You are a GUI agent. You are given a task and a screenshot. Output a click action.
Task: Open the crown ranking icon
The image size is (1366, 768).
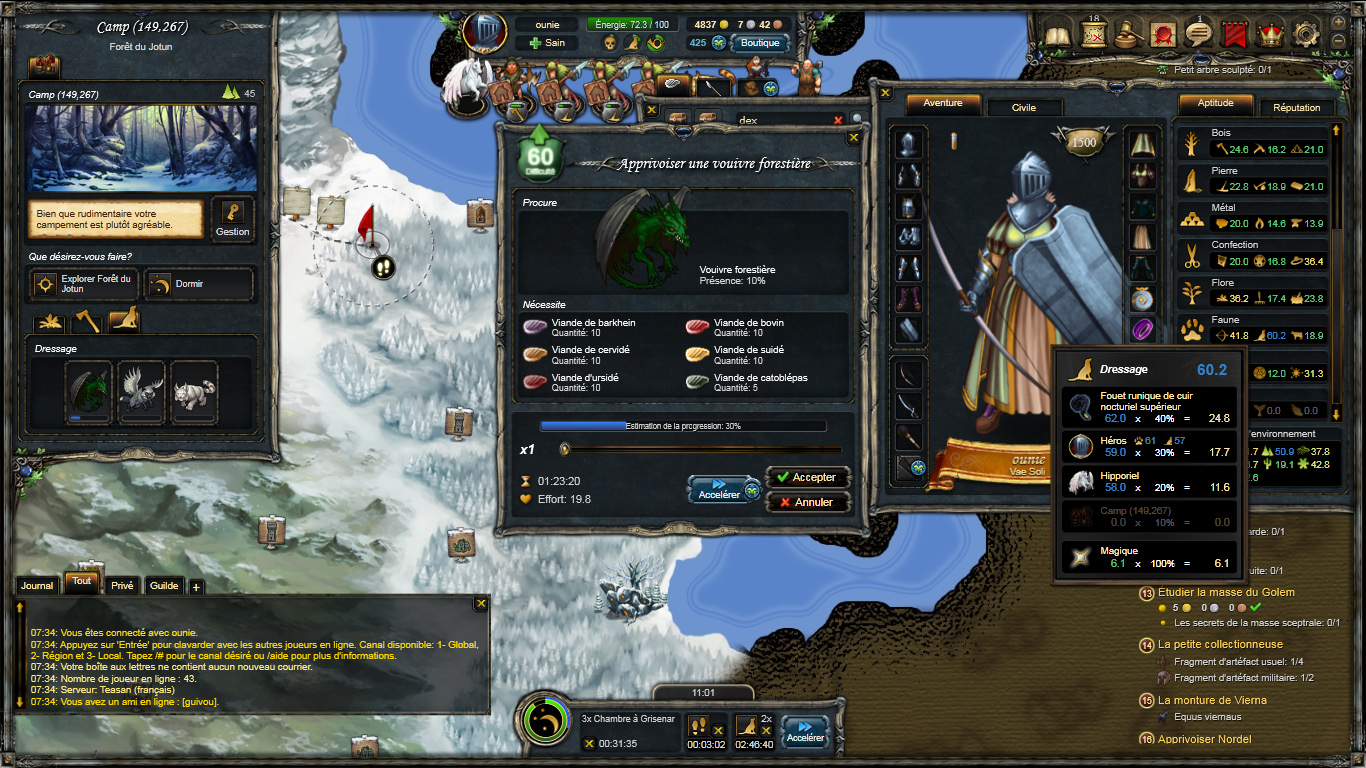coord(1271,33)
